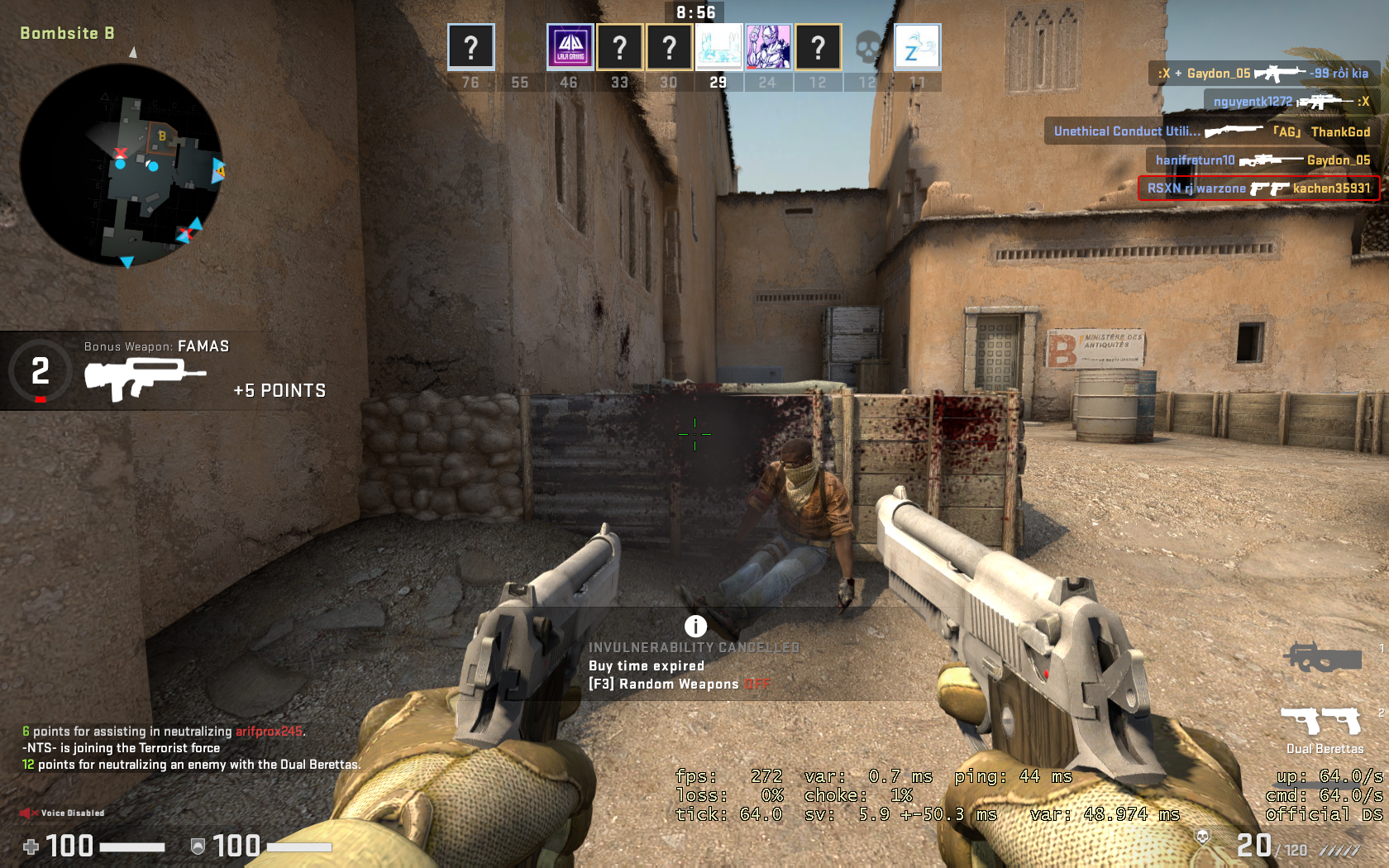Image resolution: width=1389 pixels, height=868 pixels.
Task: Select the Dual Berettas weapon slot
Action: tap(1323, 722)
